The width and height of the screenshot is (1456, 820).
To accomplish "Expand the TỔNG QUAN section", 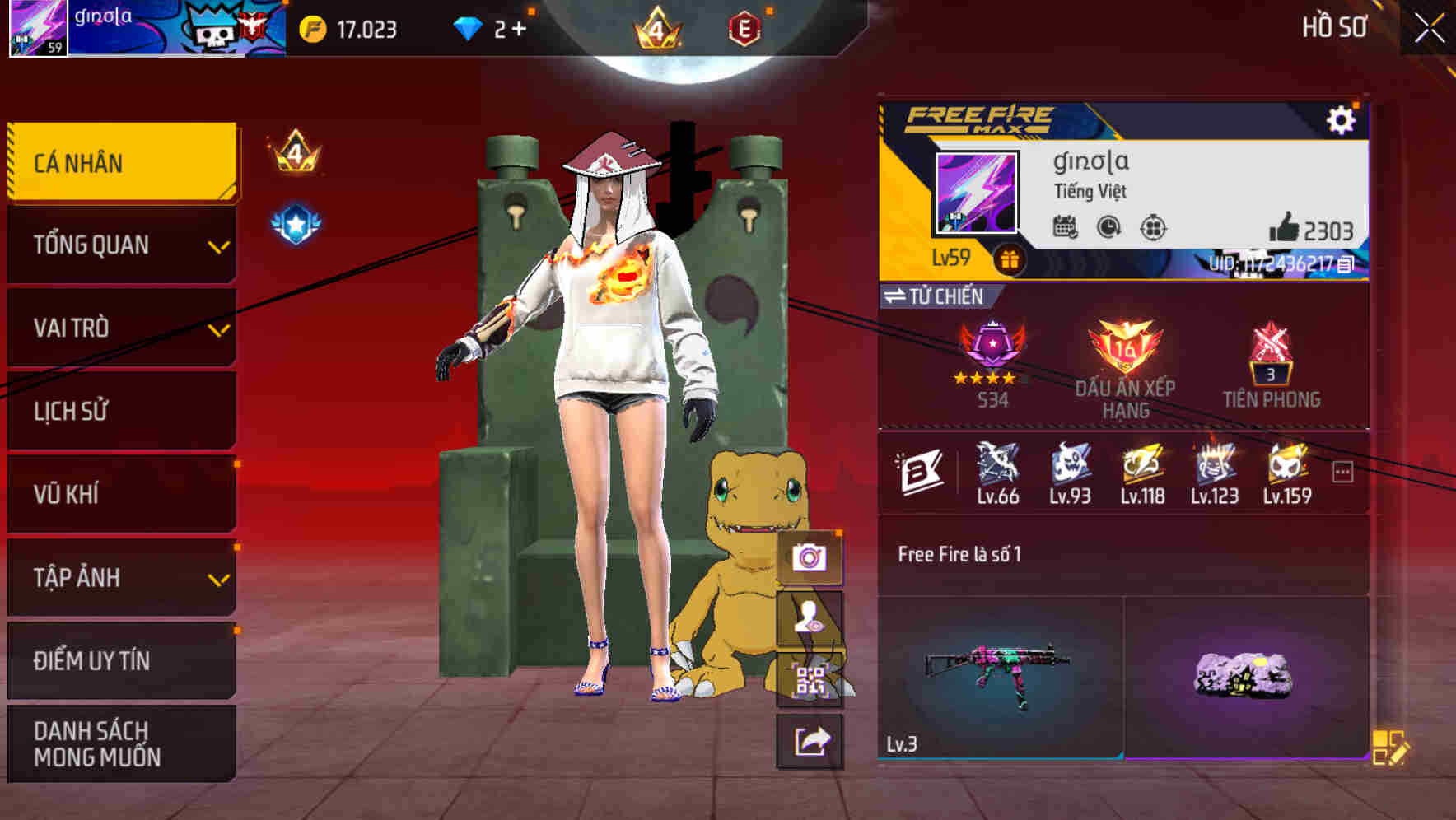I will tap(120, 245).
